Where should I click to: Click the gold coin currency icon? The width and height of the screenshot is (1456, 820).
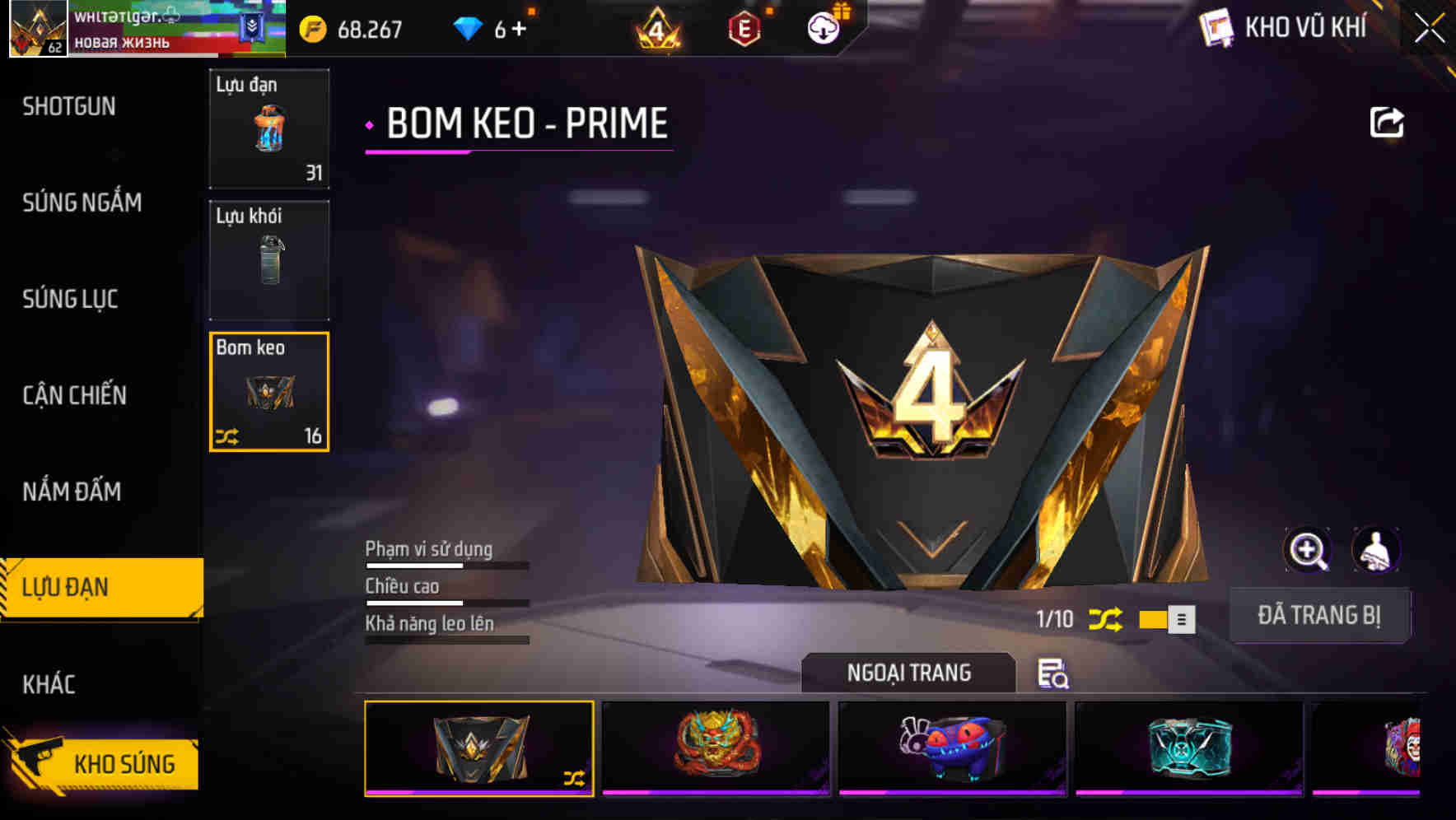click(311, 28)
